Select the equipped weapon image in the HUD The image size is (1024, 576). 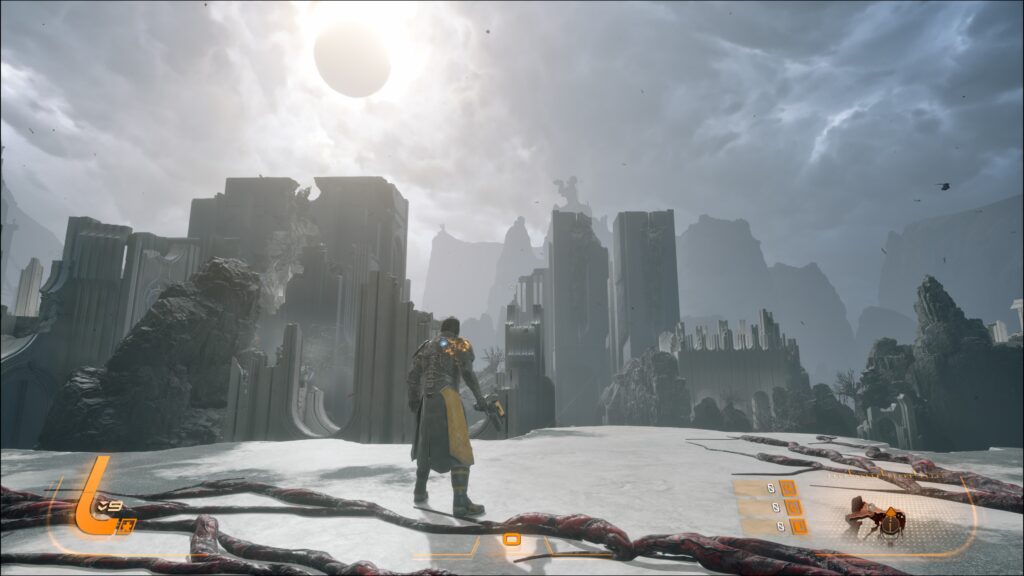(x=876, y=519)
